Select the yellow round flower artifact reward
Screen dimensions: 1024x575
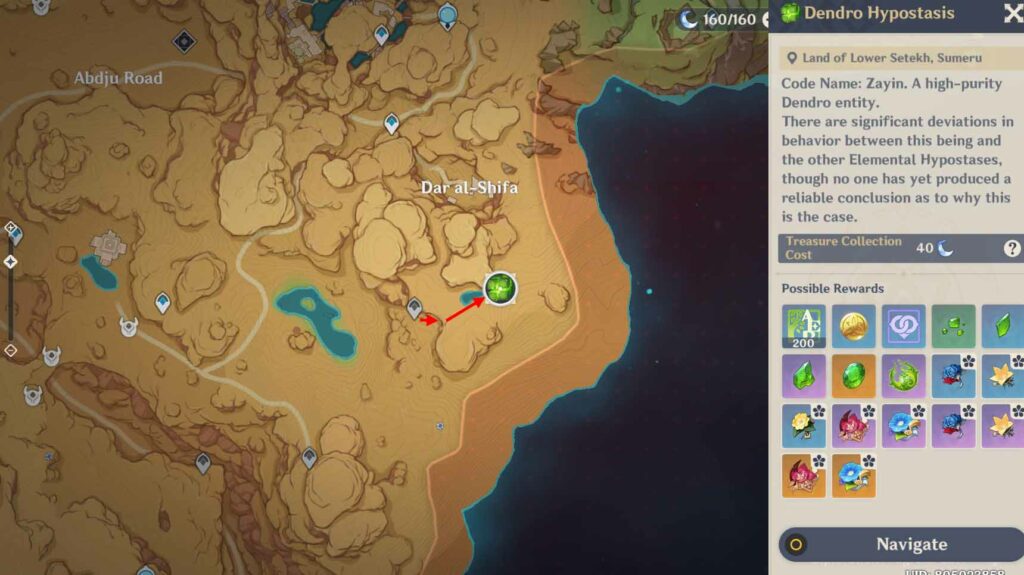coord(804,425)
